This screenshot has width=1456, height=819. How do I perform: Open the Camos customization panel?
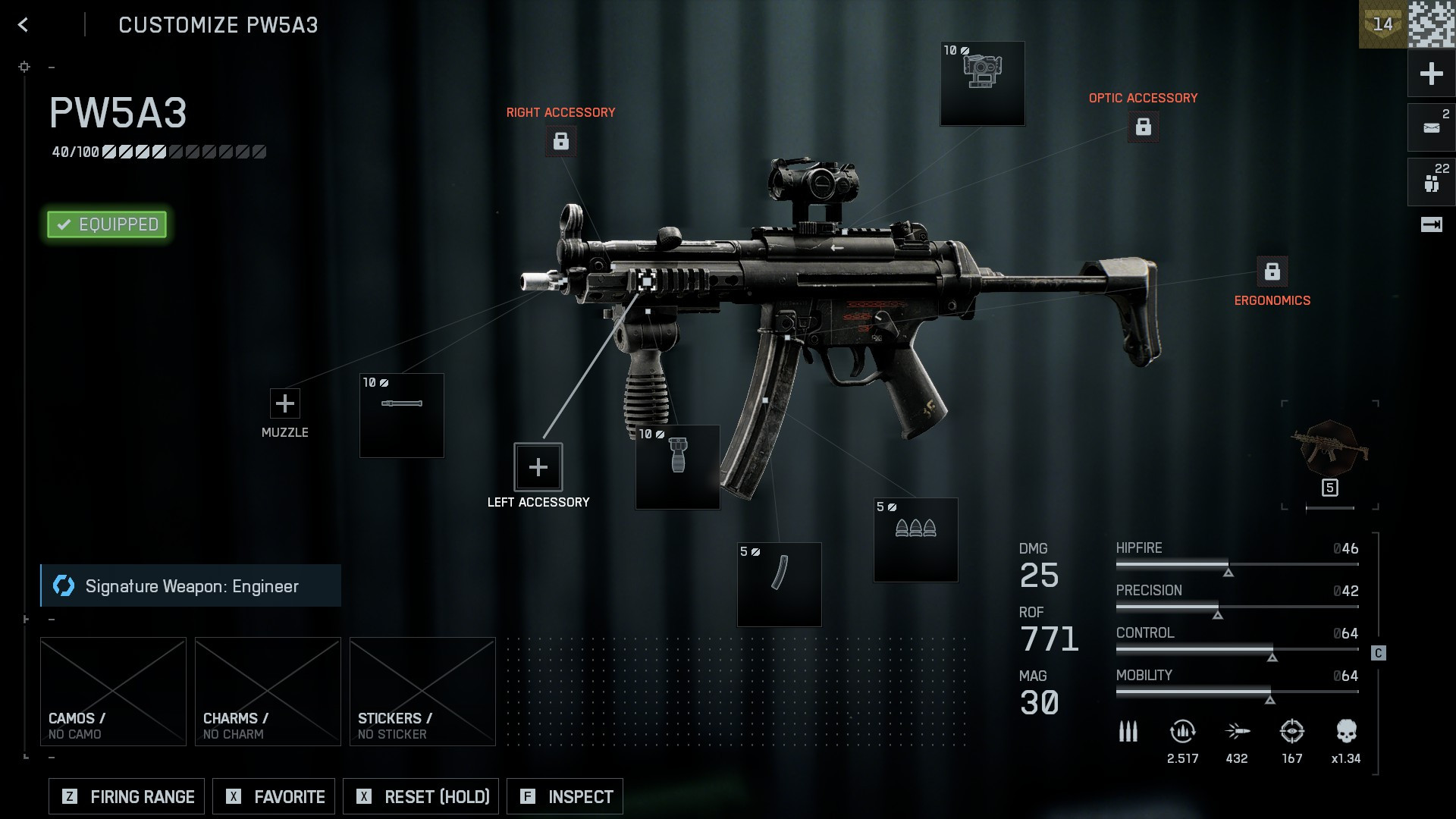point(113,690)
